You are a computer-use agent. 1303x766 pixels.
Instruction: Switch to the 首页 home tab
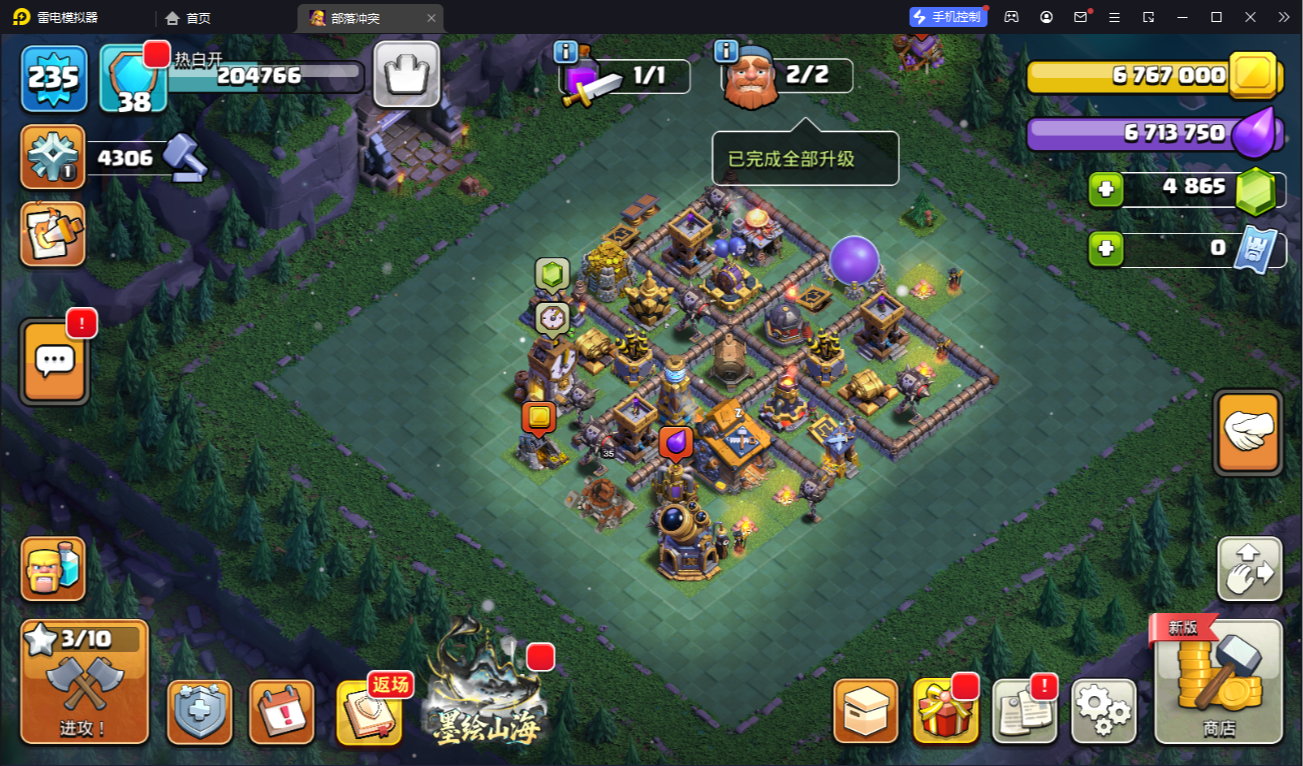tap(188, 18)
